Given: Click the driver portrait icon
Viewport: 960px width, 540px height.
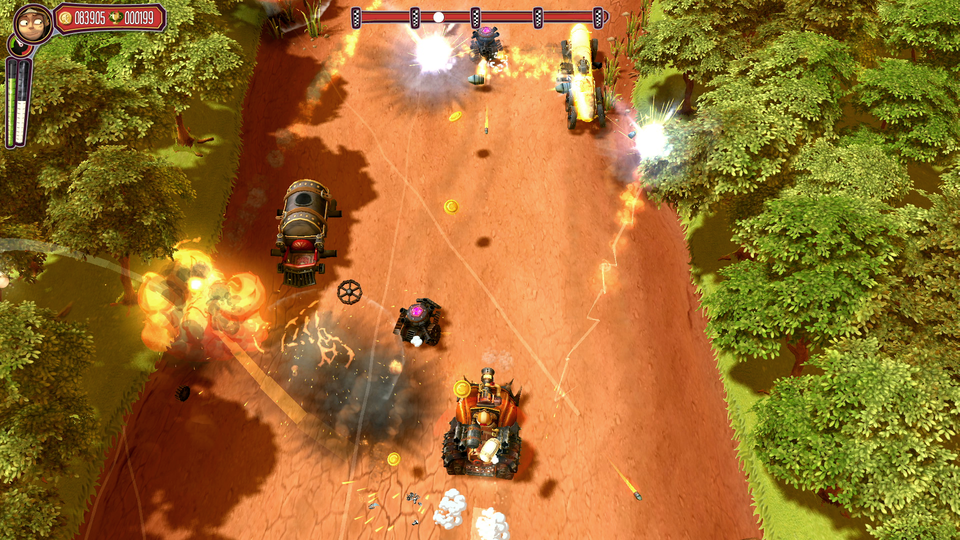Looking at the screenshot, I should [32, 21].
